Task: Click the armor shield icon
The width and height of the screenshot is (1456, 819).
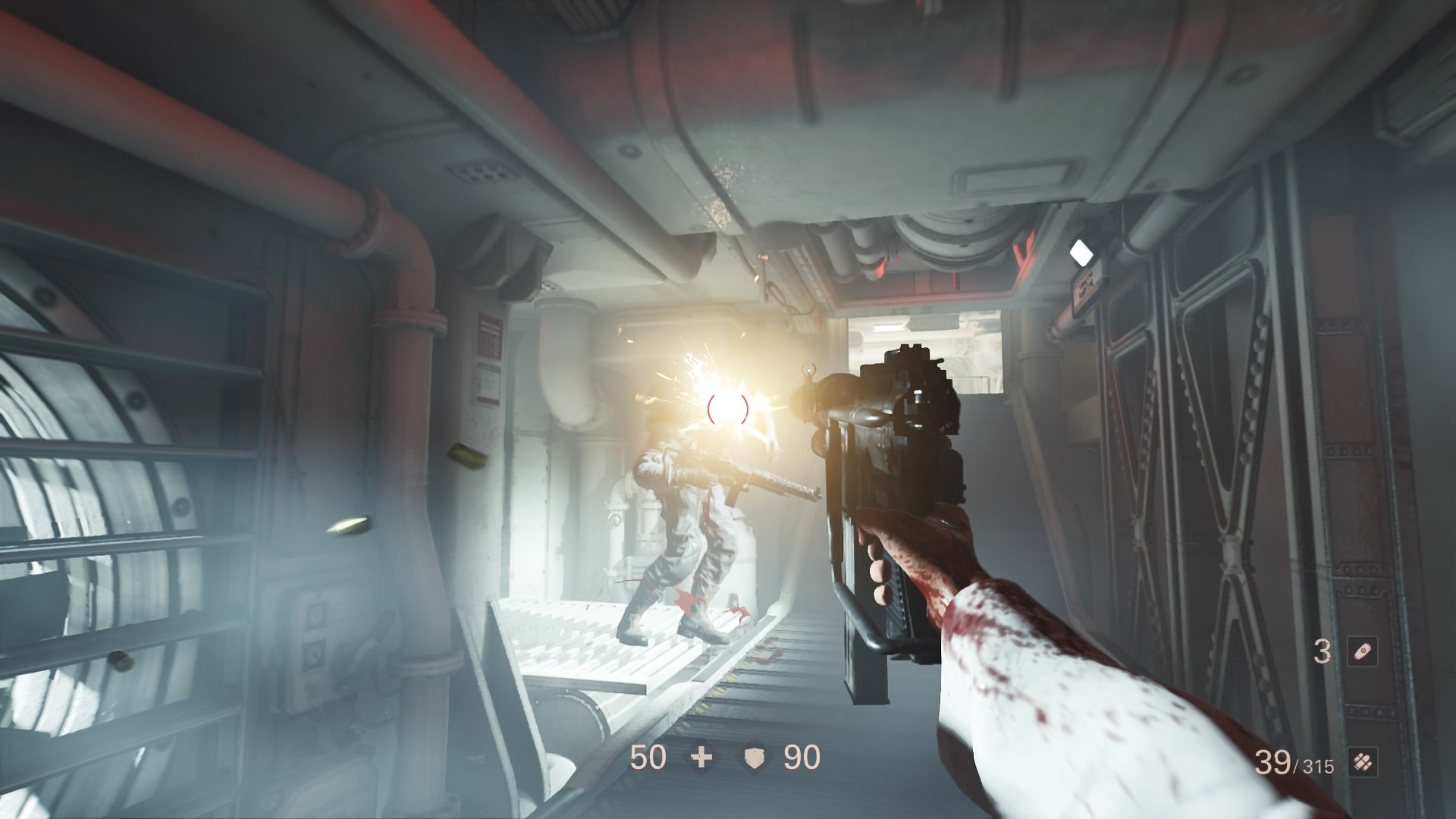Action: [752, 758]
